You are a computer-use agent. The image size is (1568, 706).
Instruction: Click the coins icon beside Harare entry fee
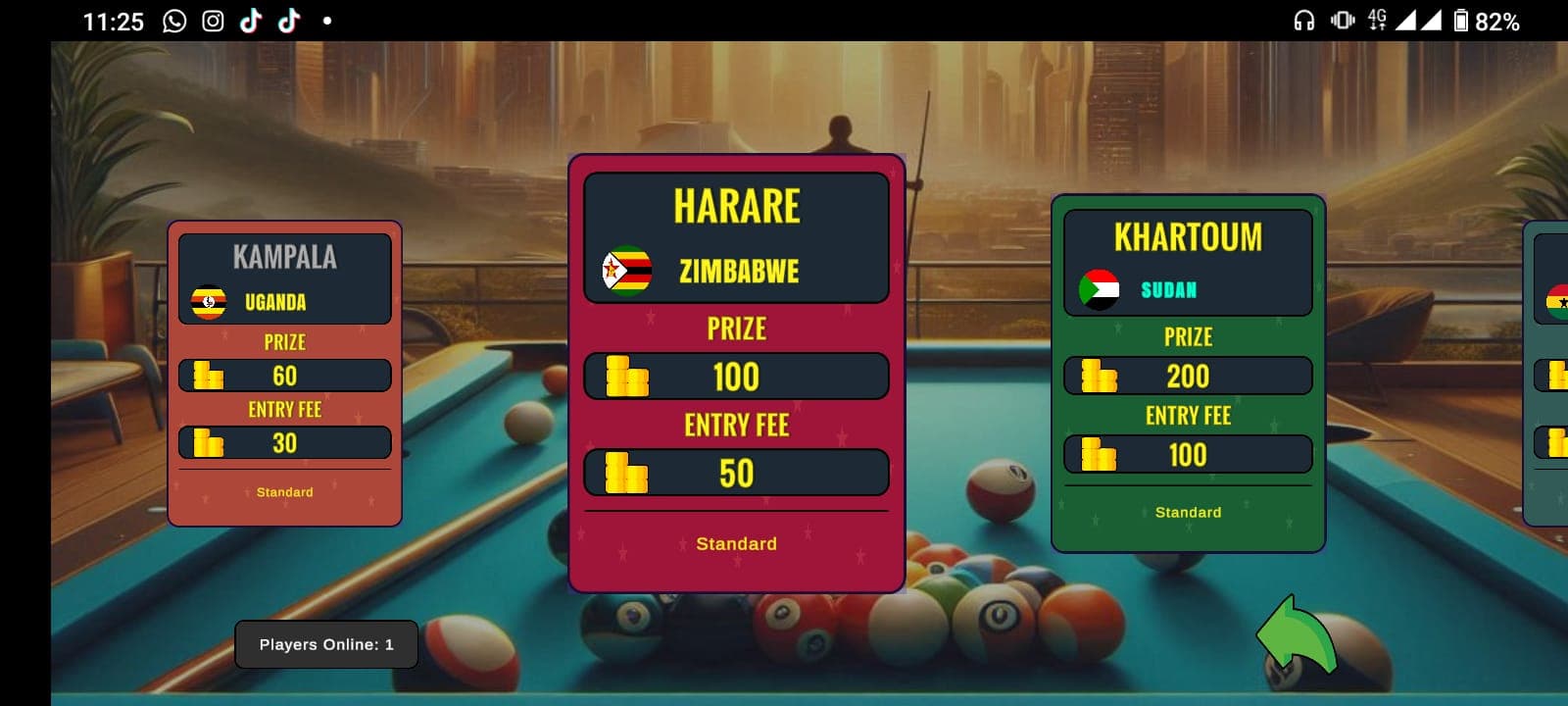627,472
